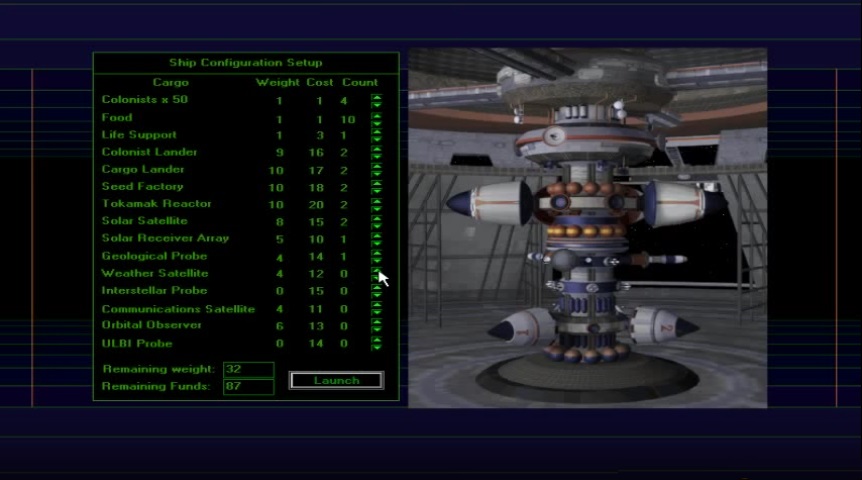862x480 pixels.
Task: Click the Orbital Observer count stepper
Action: coord(376,326)
